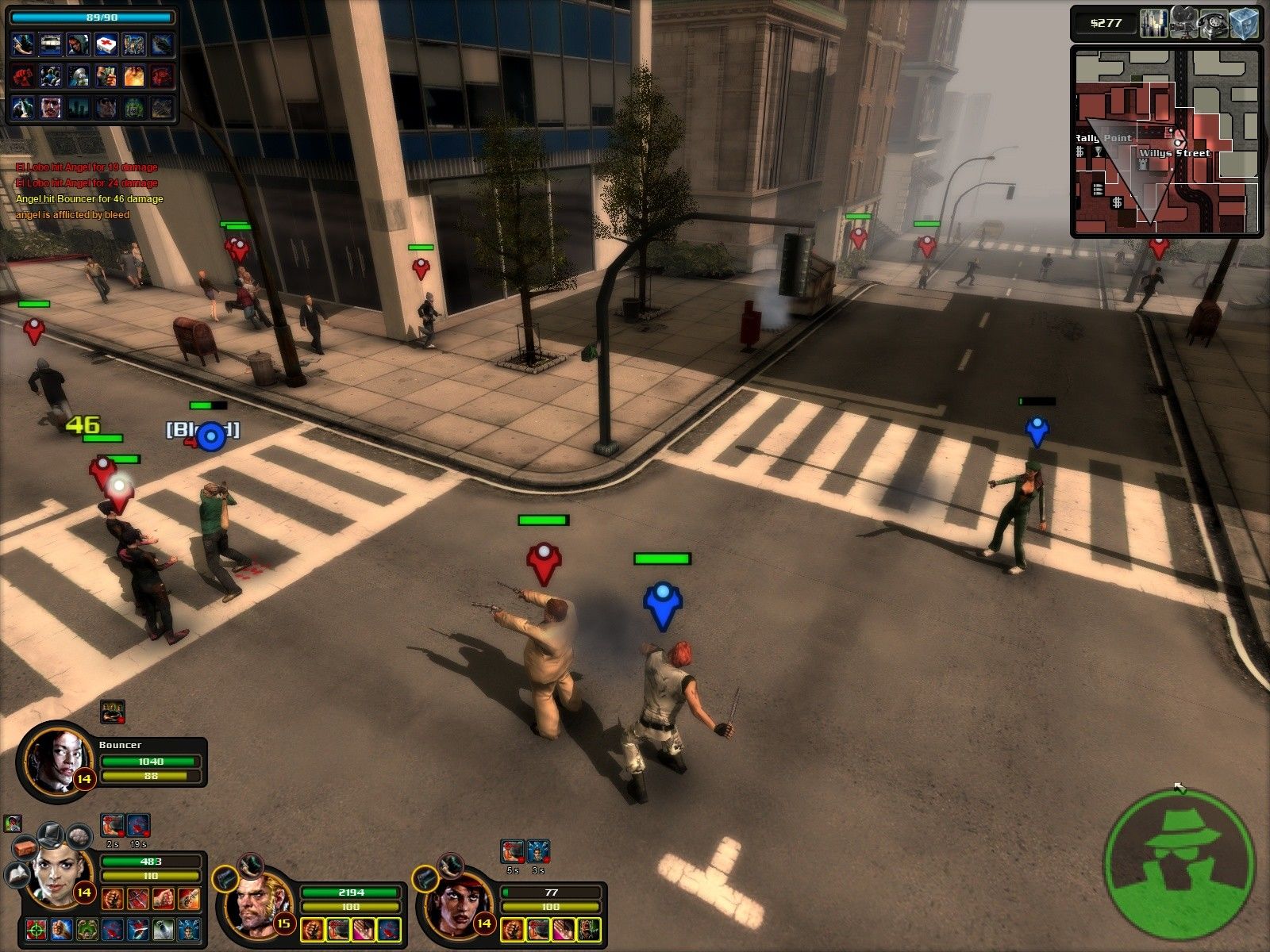
Task: Click the brick icon by the leader portrait
Action: [x=24, y=847]
